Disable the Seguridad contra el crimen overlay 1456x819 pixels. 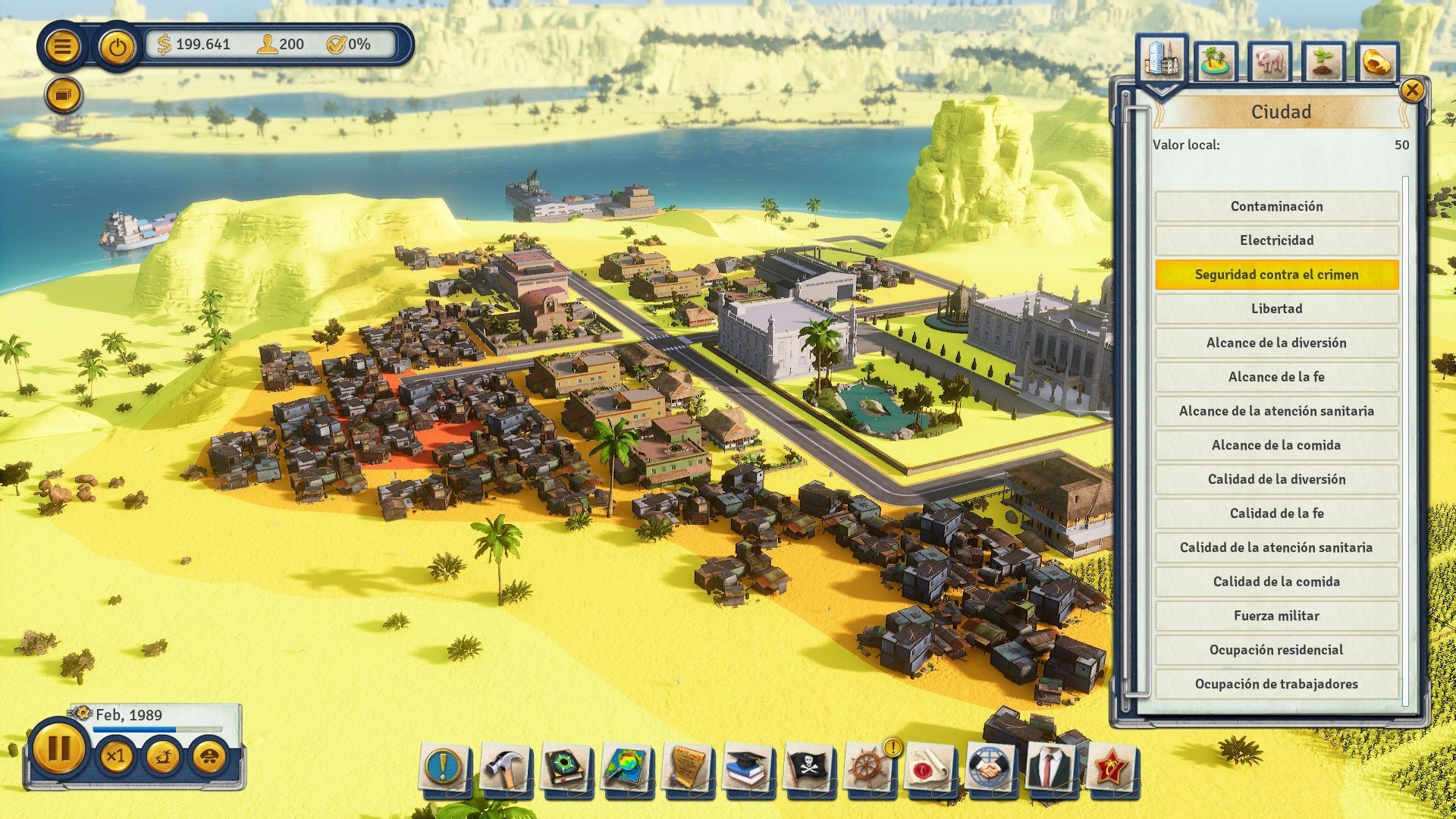[x=1276, y=275]
